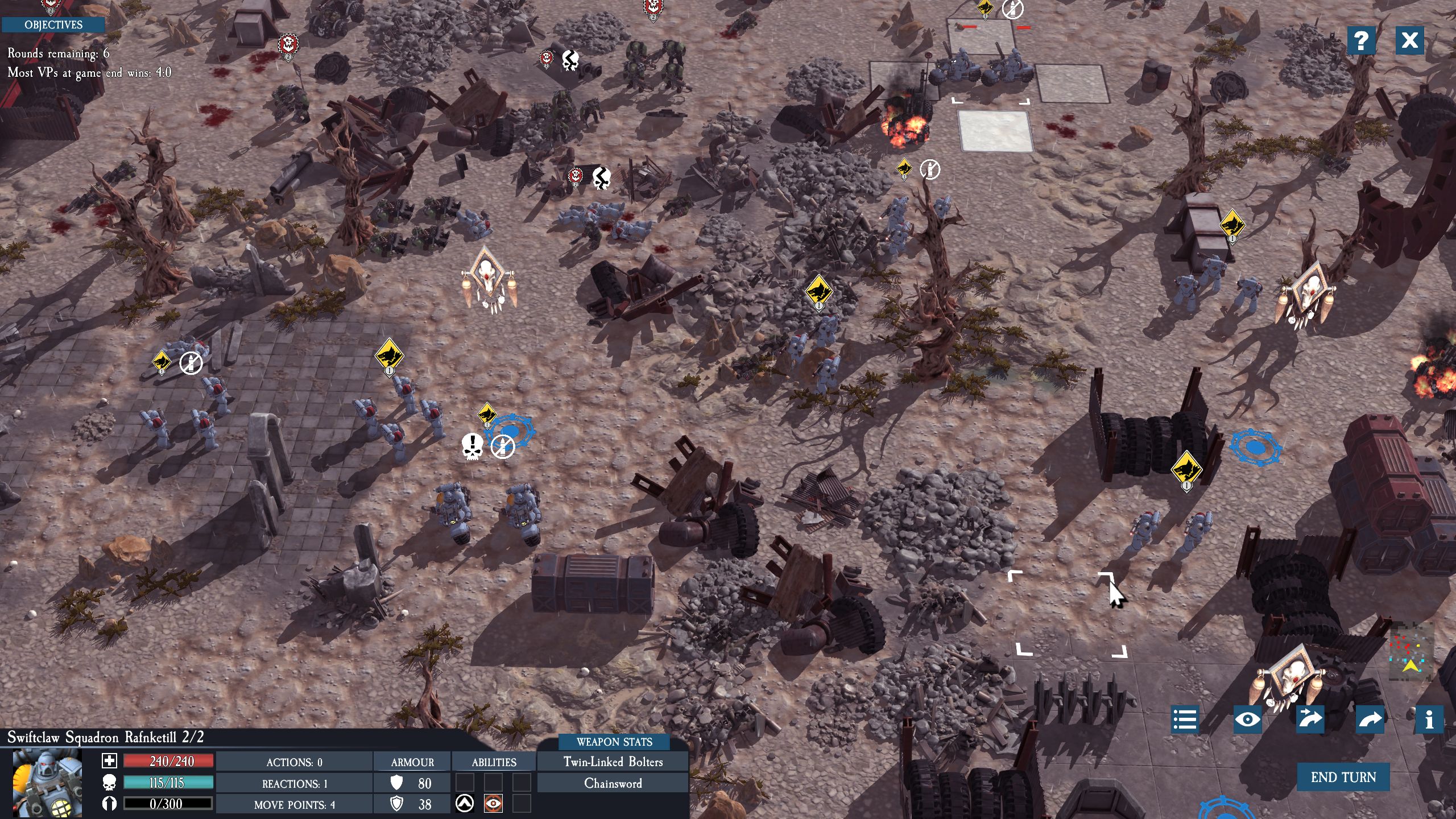Open the Weapon Stats tab
Image resolution: width=1456 pixels, height=819 pixels.
[614, 742]
